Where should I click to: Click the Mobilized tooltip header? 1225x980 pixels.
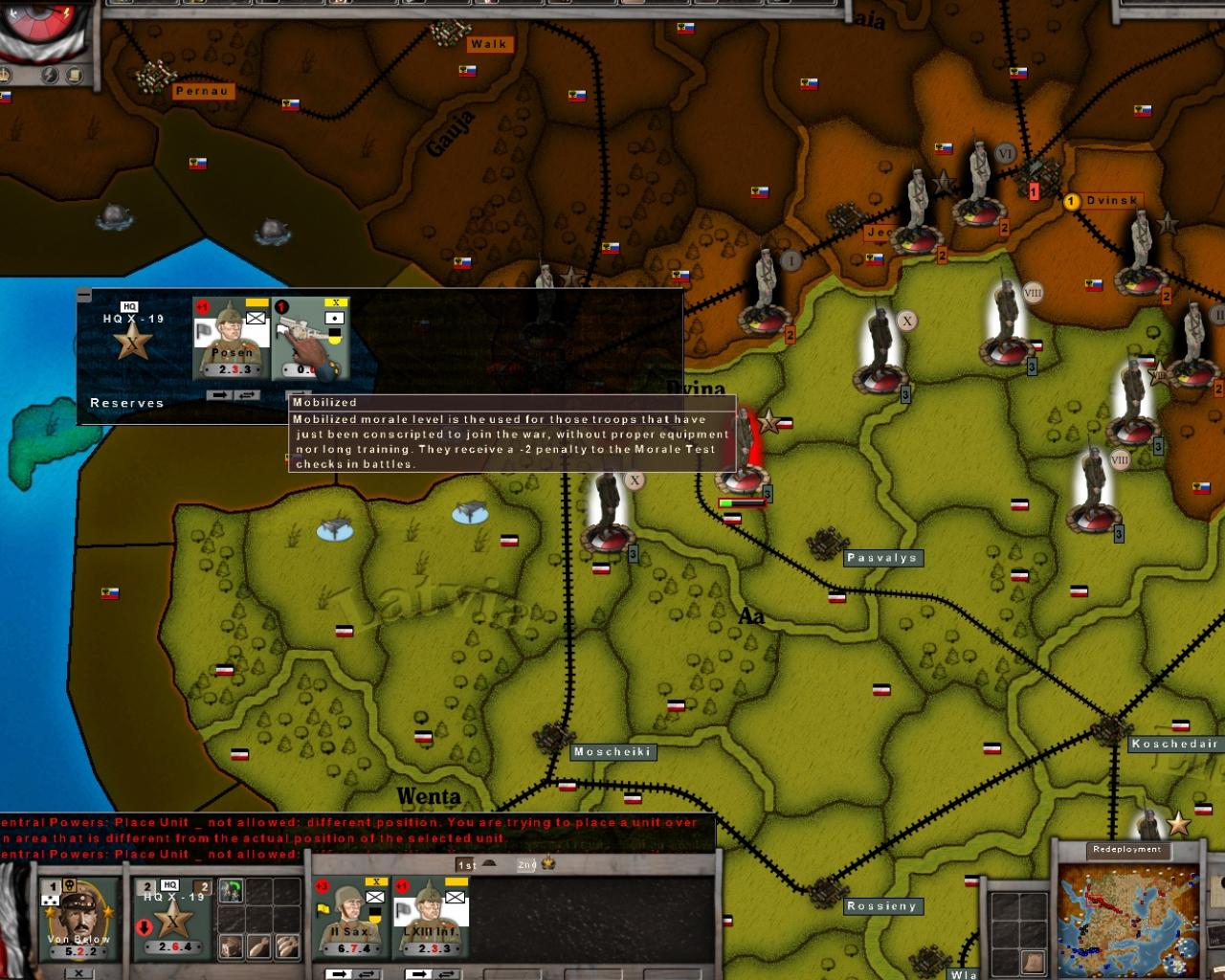tap(325, 404)
